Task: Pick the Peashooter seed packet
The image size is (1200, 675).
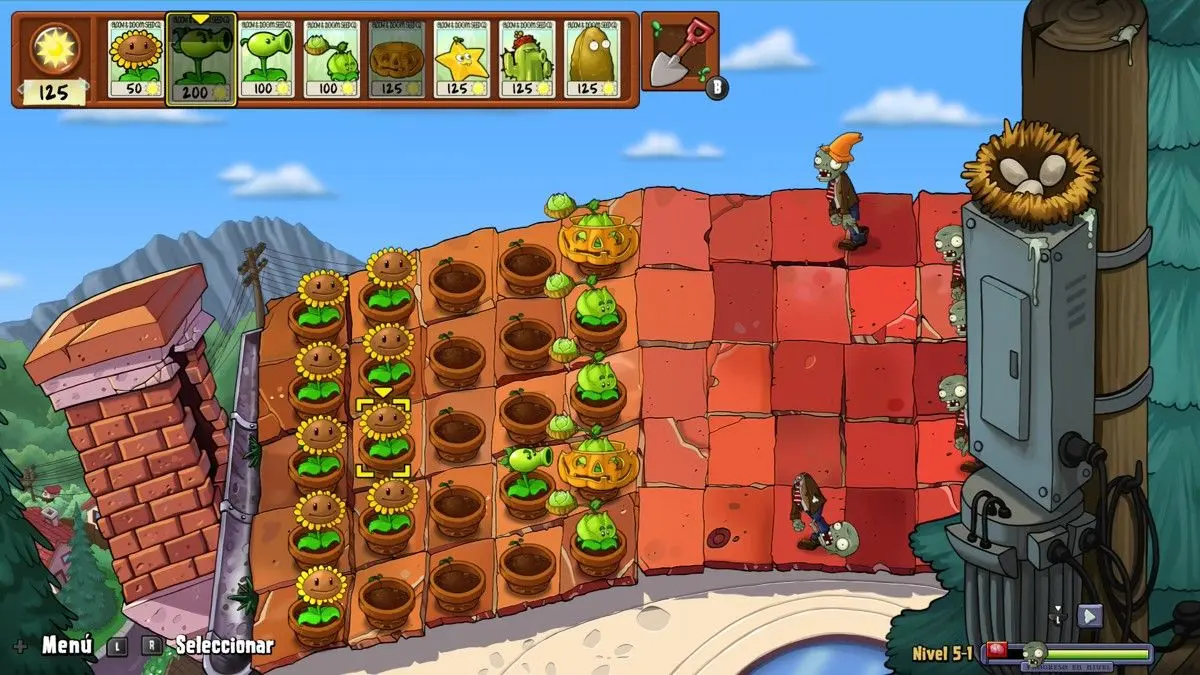Action: tap(266, 59)
